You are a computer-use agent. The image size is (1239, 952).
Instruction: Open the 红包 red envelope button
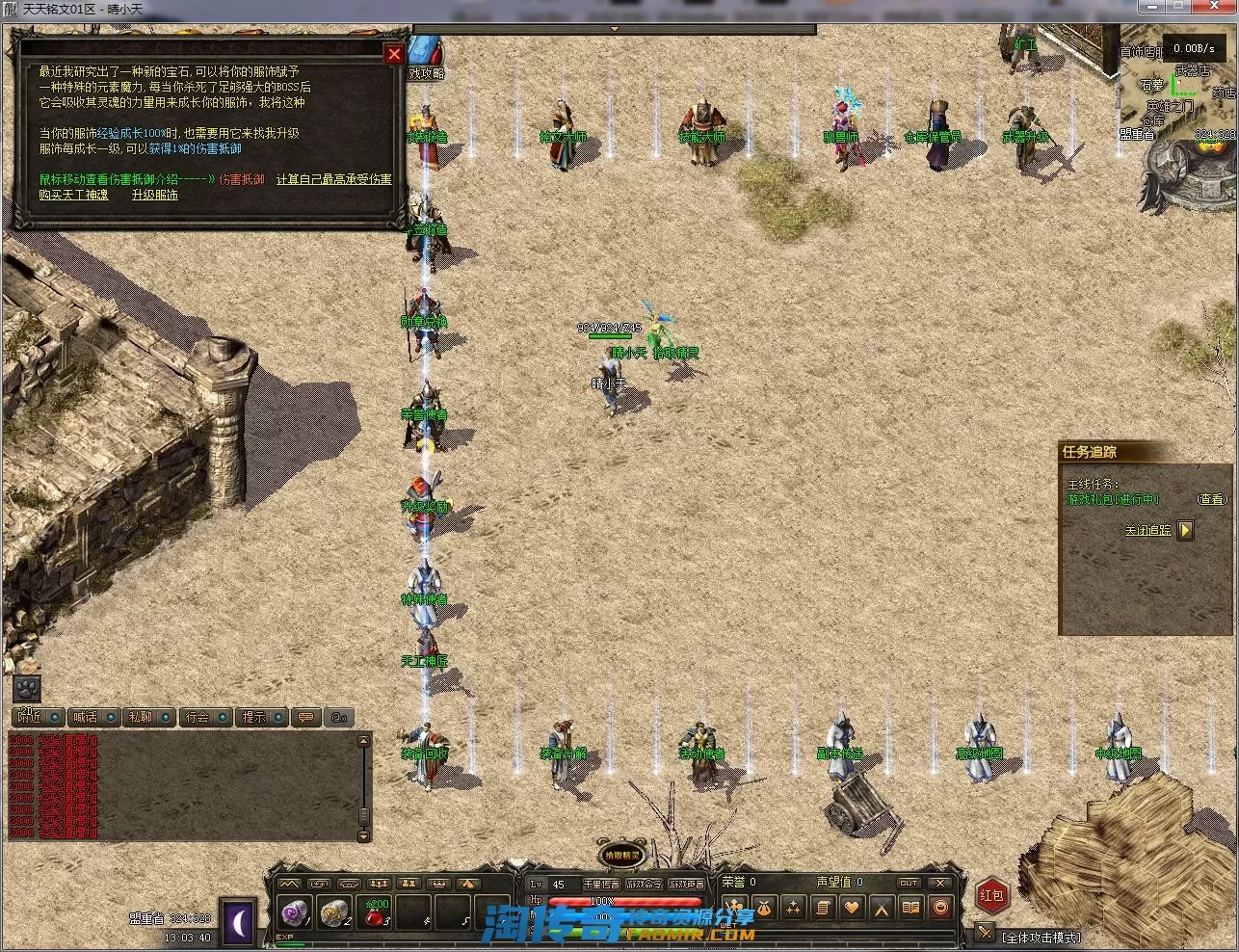(x=991, y=895)
